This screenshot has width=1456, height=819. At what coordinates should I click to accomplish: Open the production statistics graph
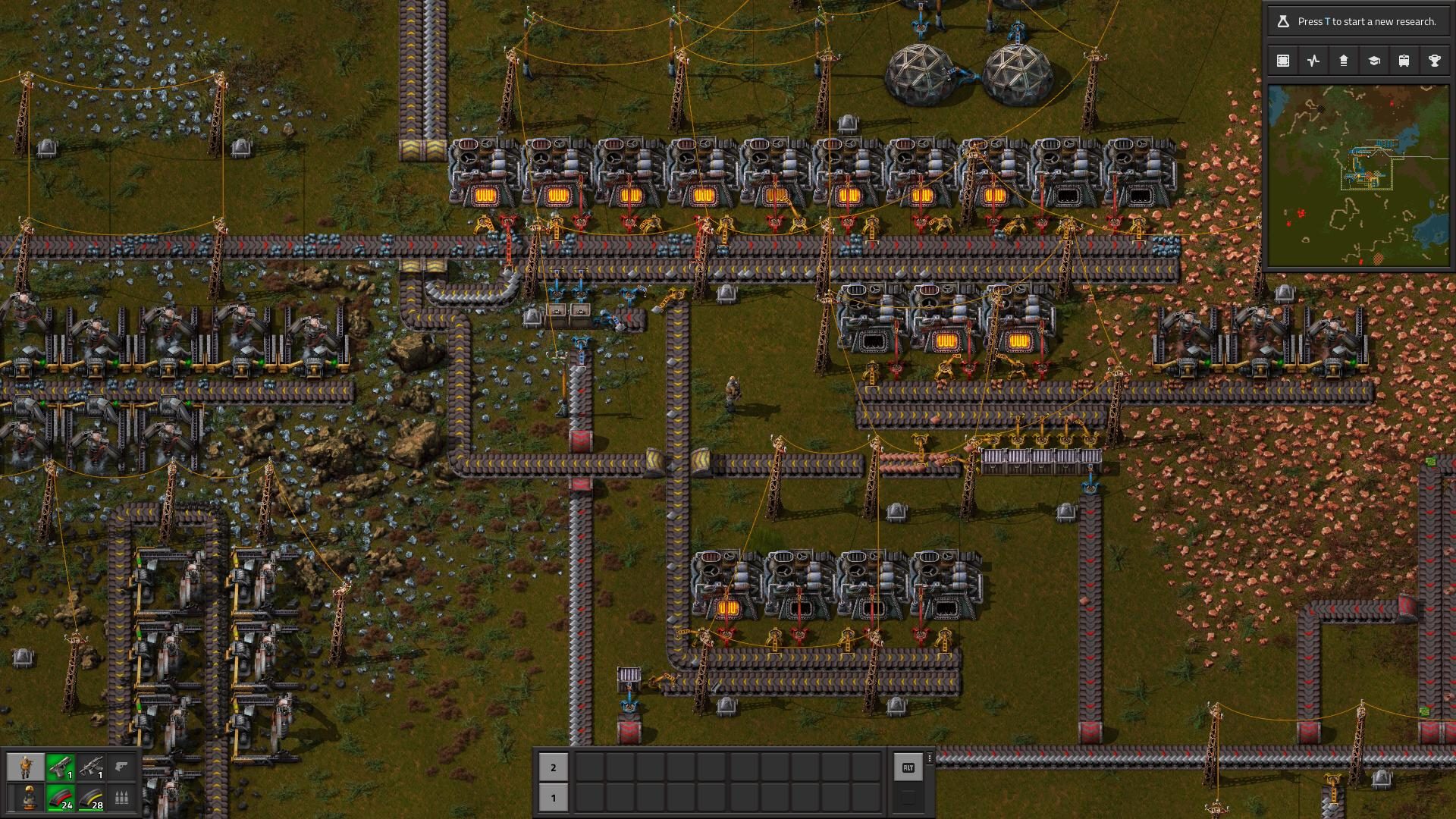(x=1313, y=60)
